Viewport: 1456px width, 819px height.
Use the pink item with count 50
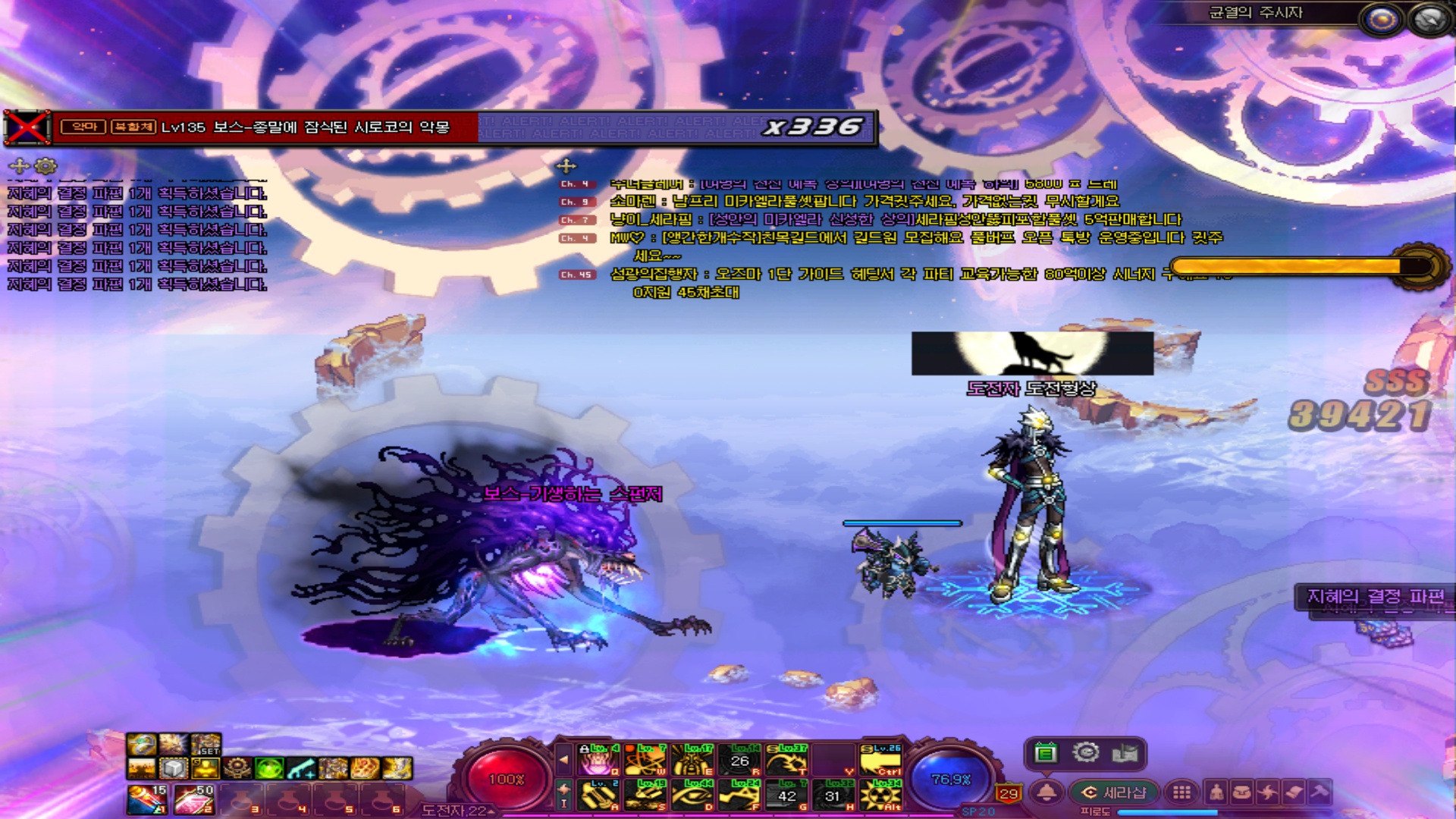[x=194, y=799]
